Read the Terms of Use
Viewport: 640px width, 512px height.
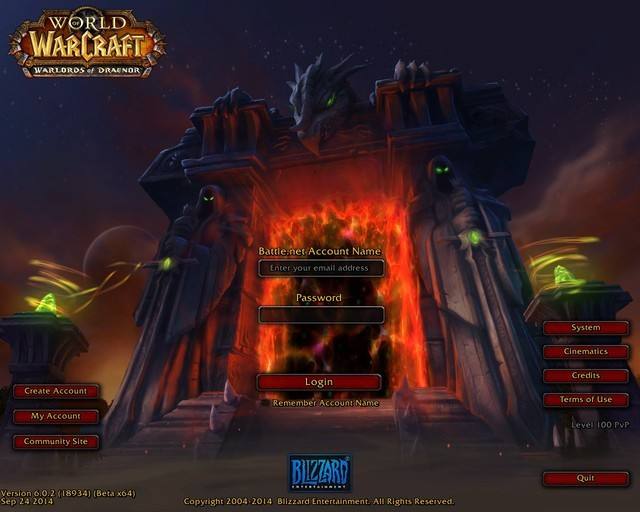(x=586, y=400)
